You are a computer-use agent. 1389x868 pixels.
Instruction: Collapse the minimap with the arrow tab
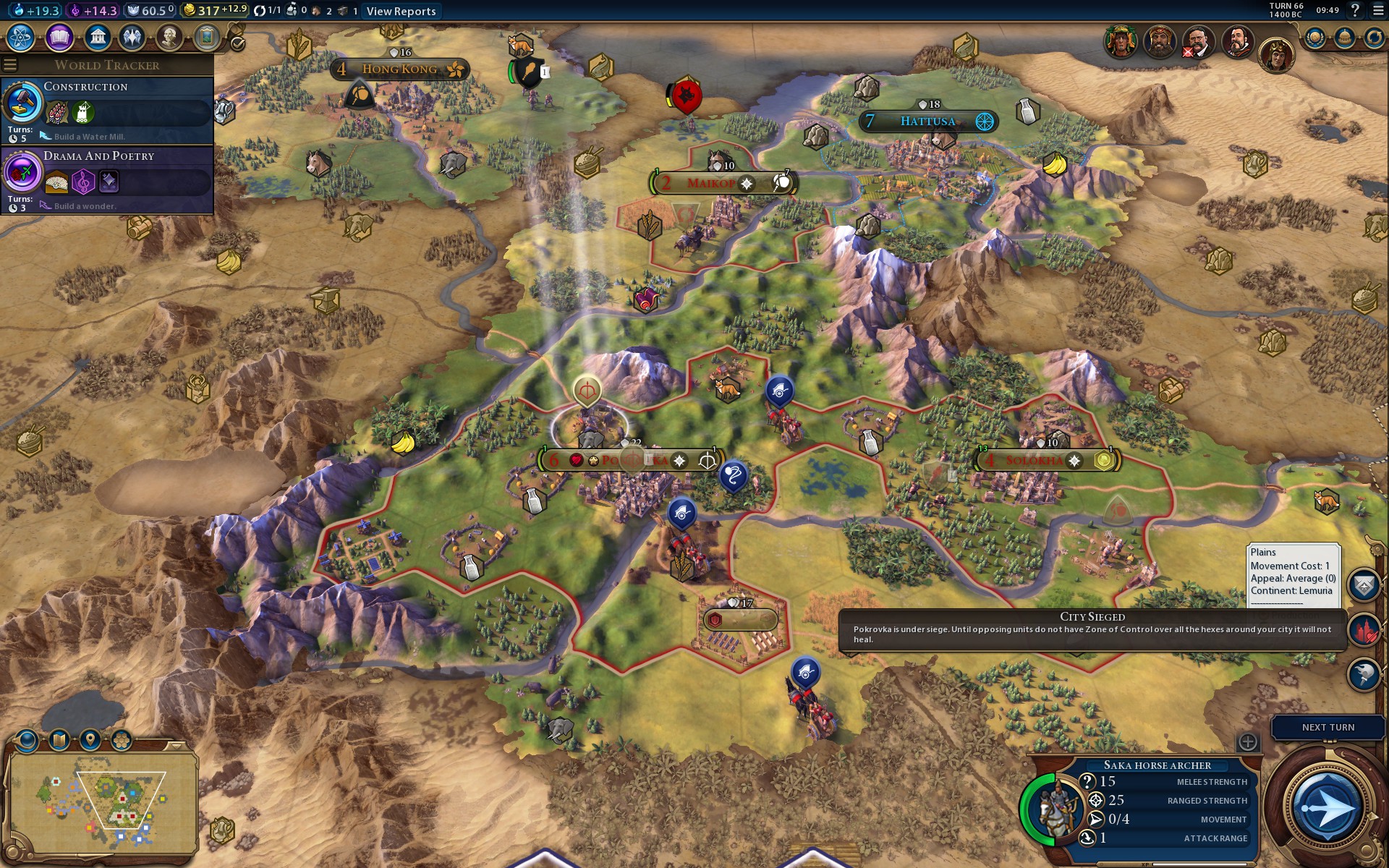[176, 745]
